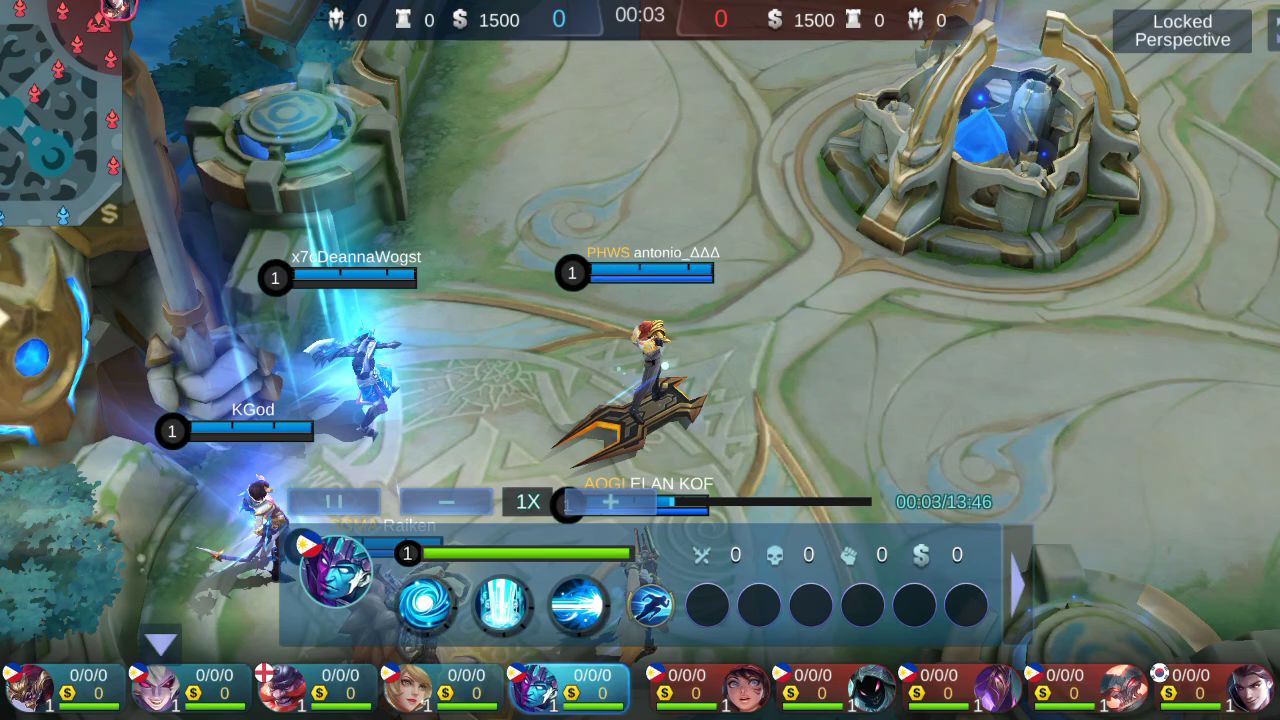Image resolution: width=1280 pixels, height=720 pixels.
Task: Increase replay speed with the plus button
Action: pyautogui.click(x=610, y=501)
